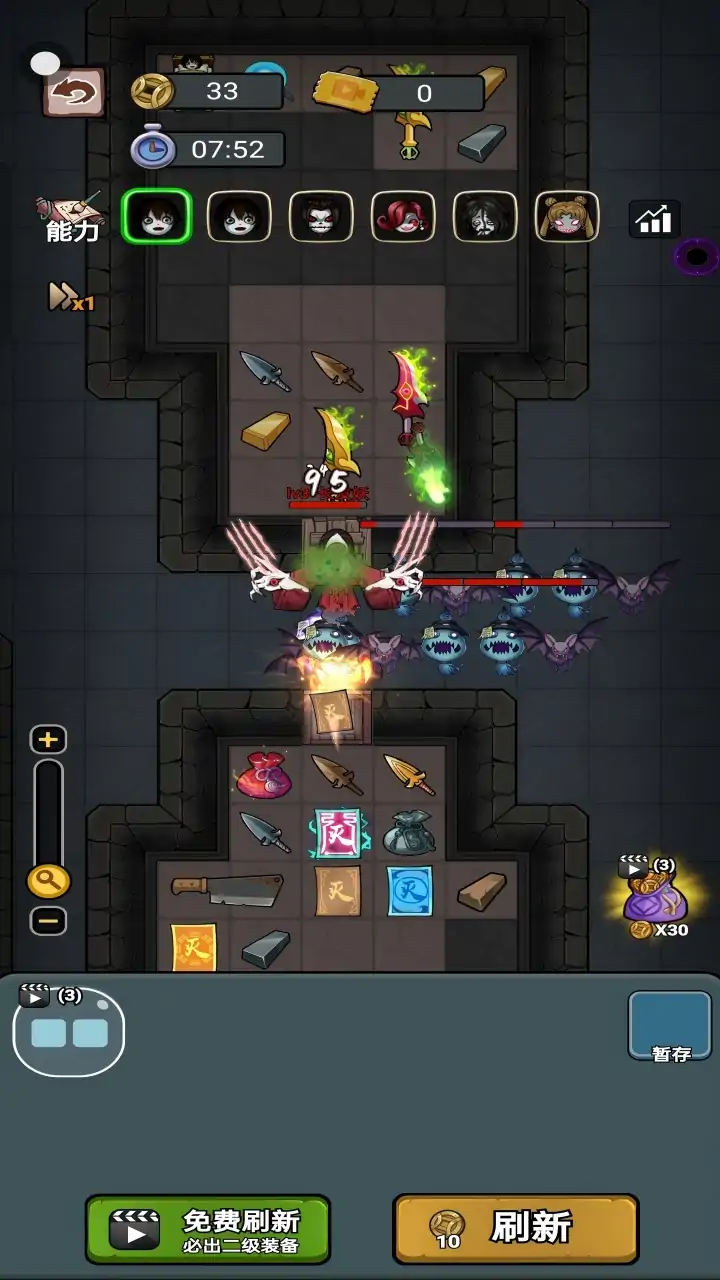Select the blonde twin-bun girl portrait
The height and width of the screenshot is (1280, 720).
pos(567,216)
